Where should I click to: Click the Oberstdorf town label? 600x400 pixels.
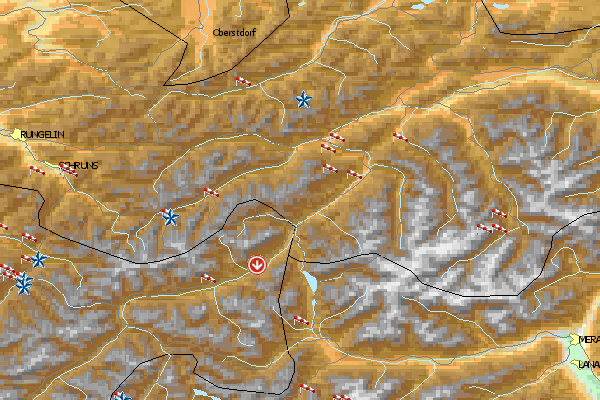click(x=236, y=32)
